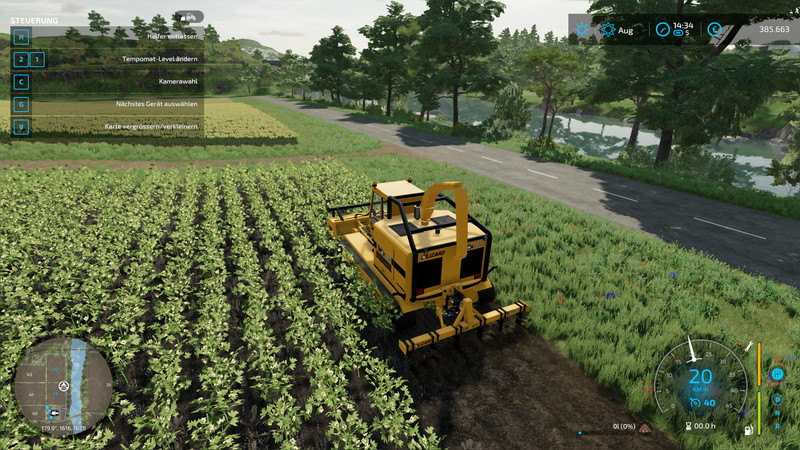The image size is (800, 450).
Task: Click the euro money icon
Action: (x=714, y=30)
